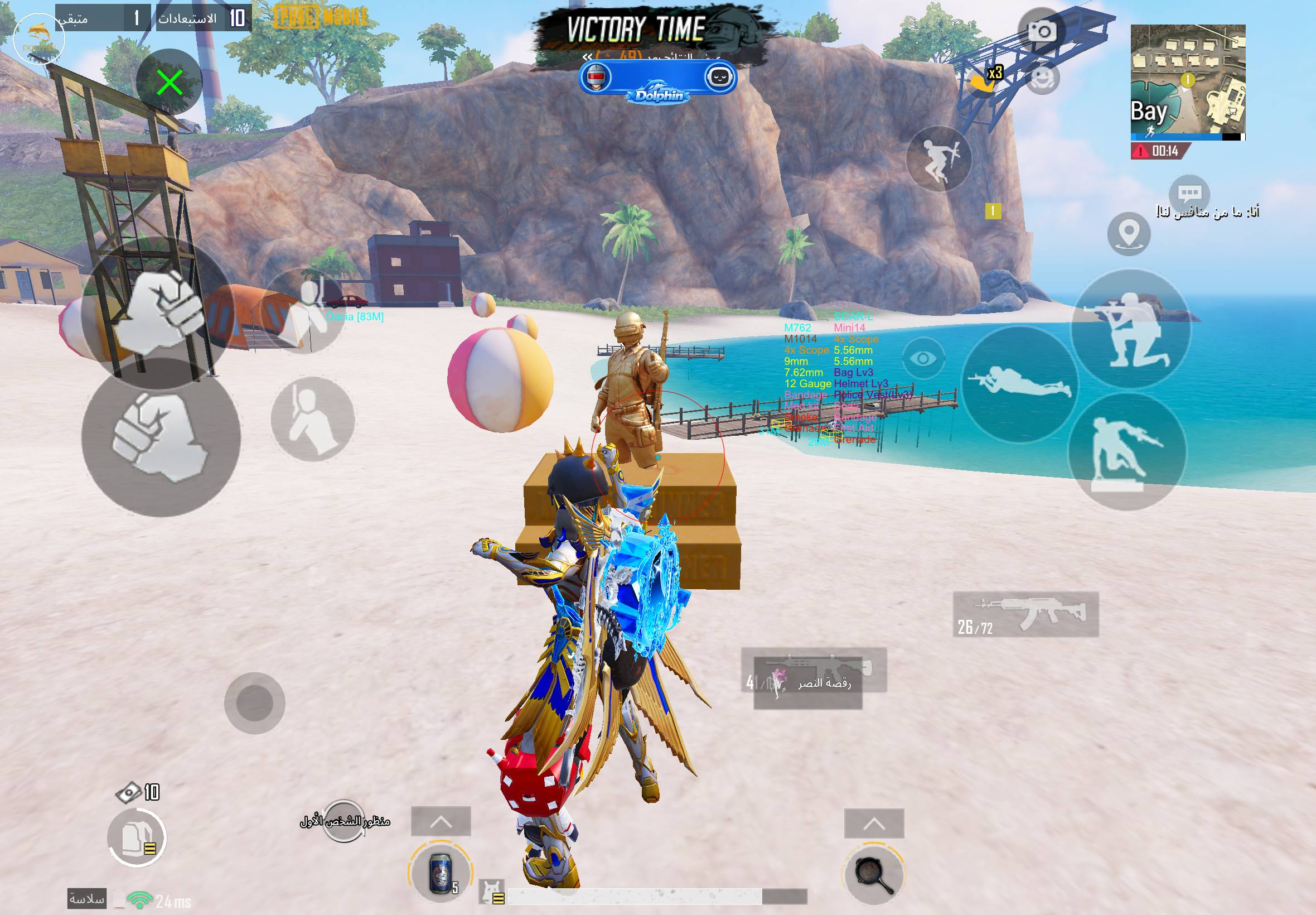Open the Bay minimap
Viewport: 1316px width, 915px height.
(x=1188, y=82)
